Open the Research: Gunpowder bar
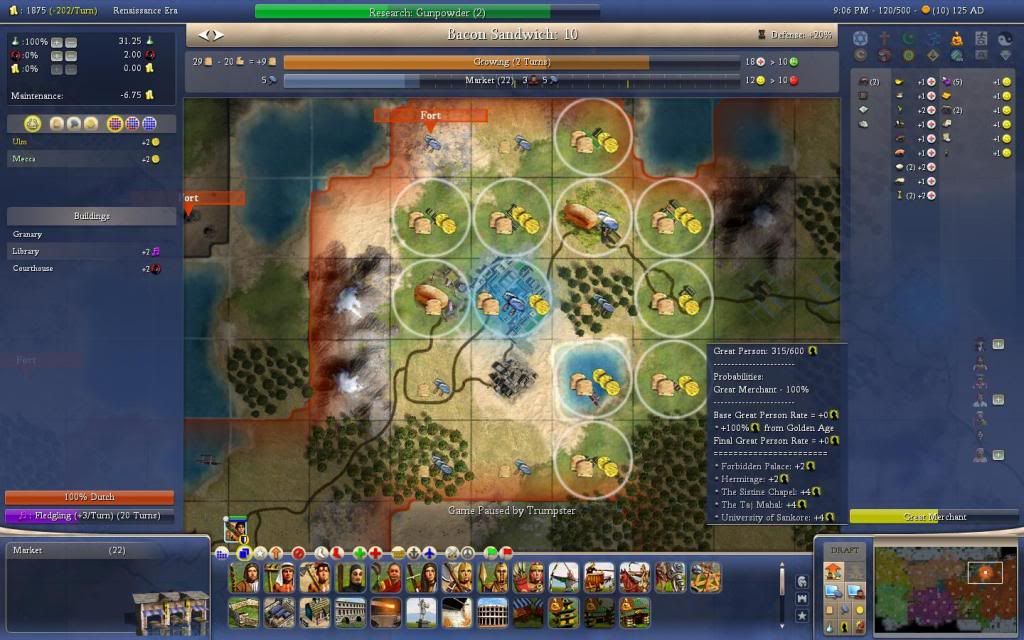Viewport: 1024px width, 640px height. [402, 12]
